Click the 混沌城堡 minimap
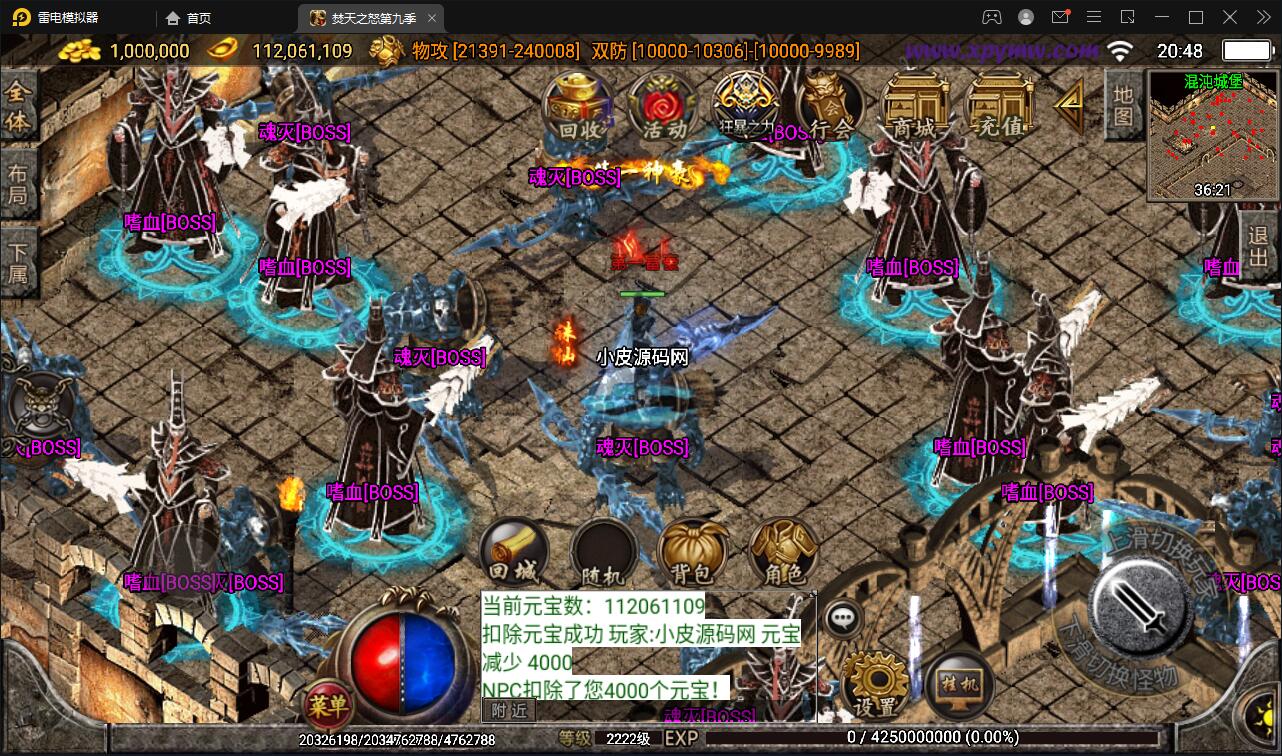1282x756 pixels. (x=1212, y=135)
